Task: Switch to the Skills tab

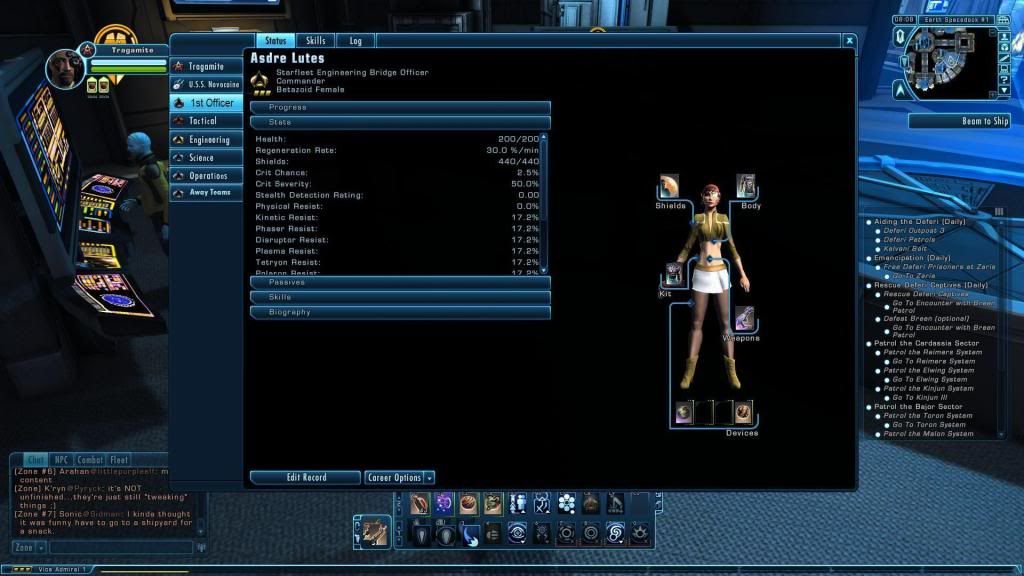Action: pyautogui.click(x=315, y=41)
